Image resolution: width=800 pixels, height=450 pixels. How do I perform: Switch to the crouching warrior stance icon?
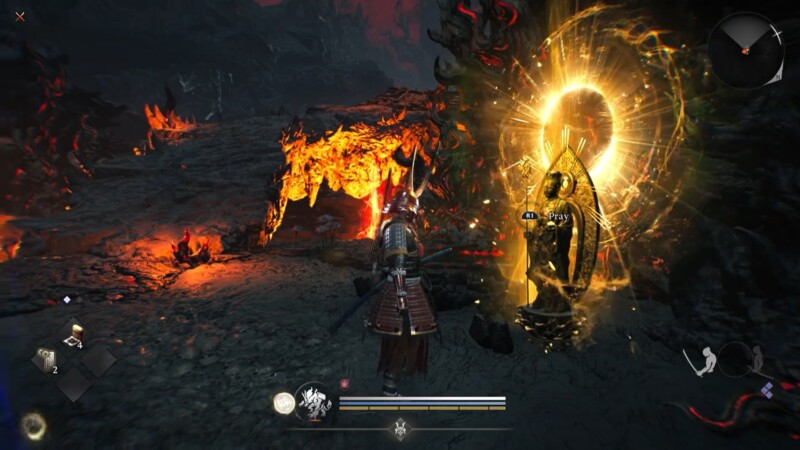coord(758,358)
